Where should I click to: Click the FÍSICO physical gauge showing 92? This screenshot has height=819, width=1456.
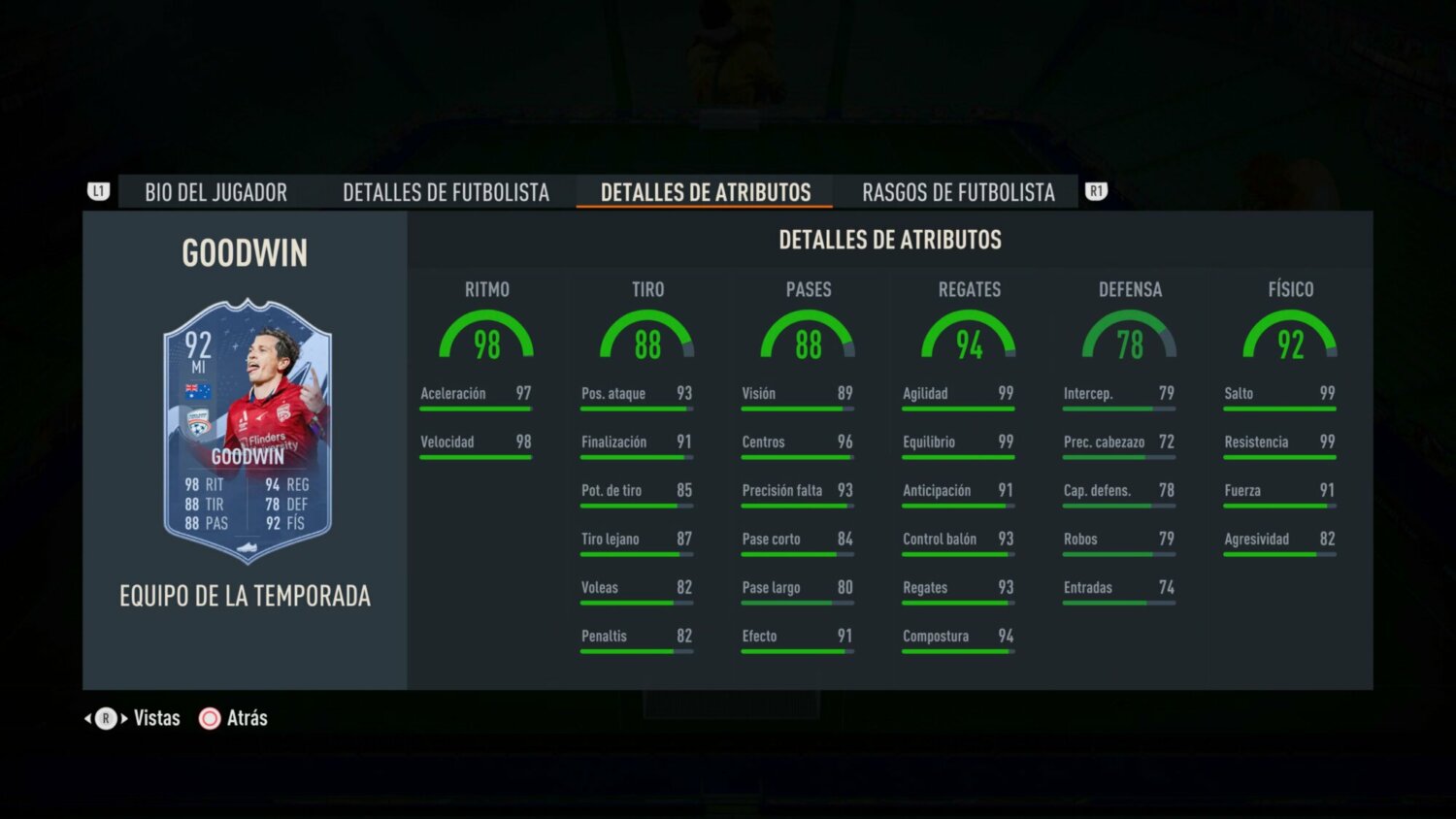pos(1291,338)
